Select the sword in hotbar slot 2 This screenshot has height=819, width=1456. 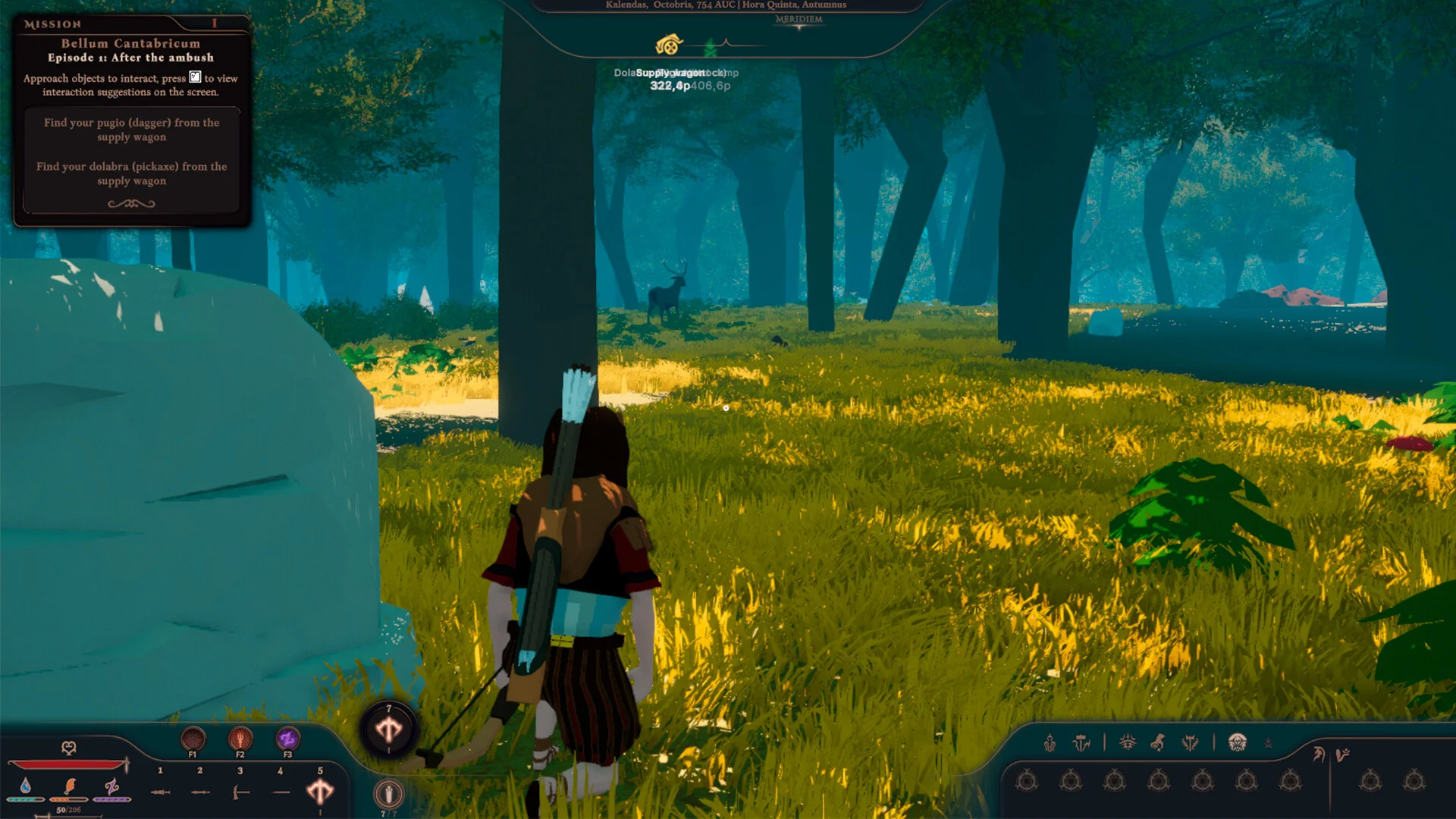200,792
